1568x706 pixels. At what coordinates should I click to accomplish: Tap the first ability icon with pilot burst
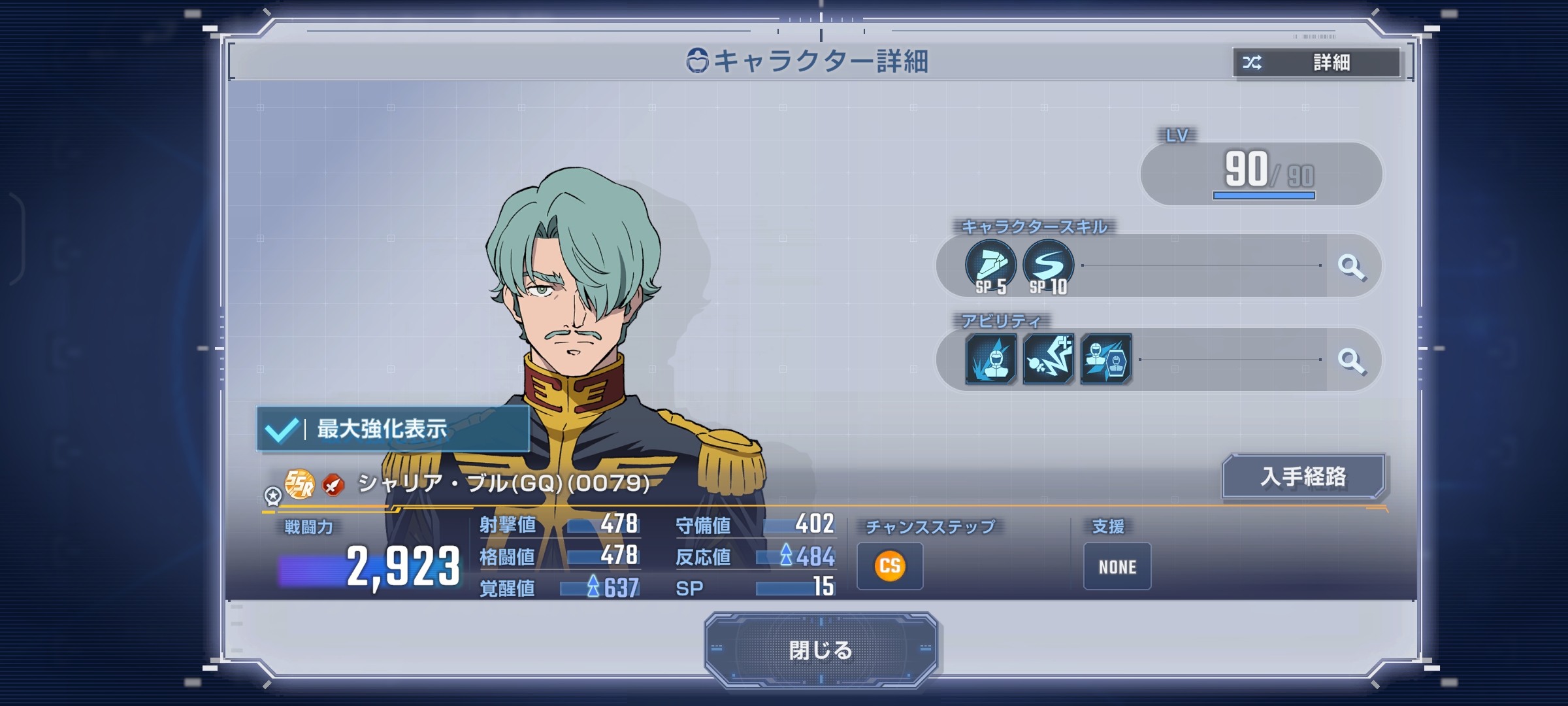(x=990, y=359)
